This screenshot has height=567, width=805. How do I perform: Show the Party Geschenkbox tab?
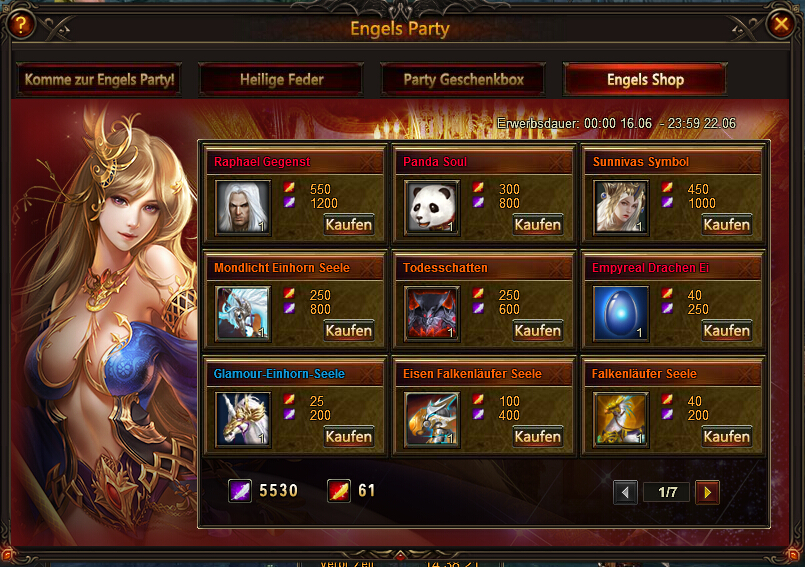[x=463, y=80]
